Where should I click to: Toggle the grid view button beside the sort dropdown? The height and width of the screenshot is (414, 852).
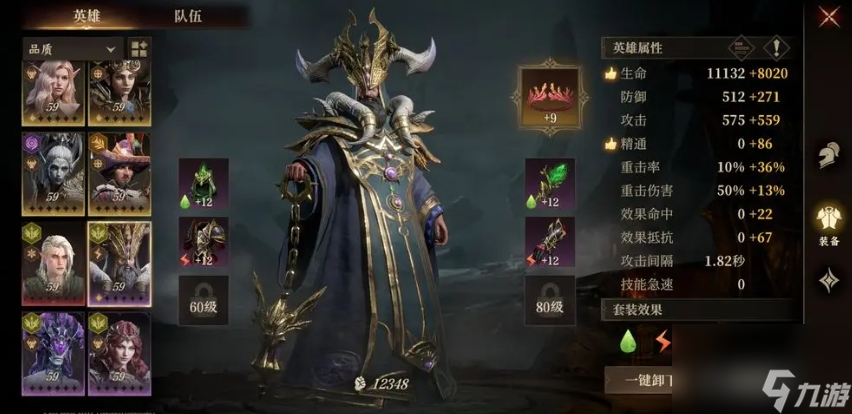coord(138,48)
